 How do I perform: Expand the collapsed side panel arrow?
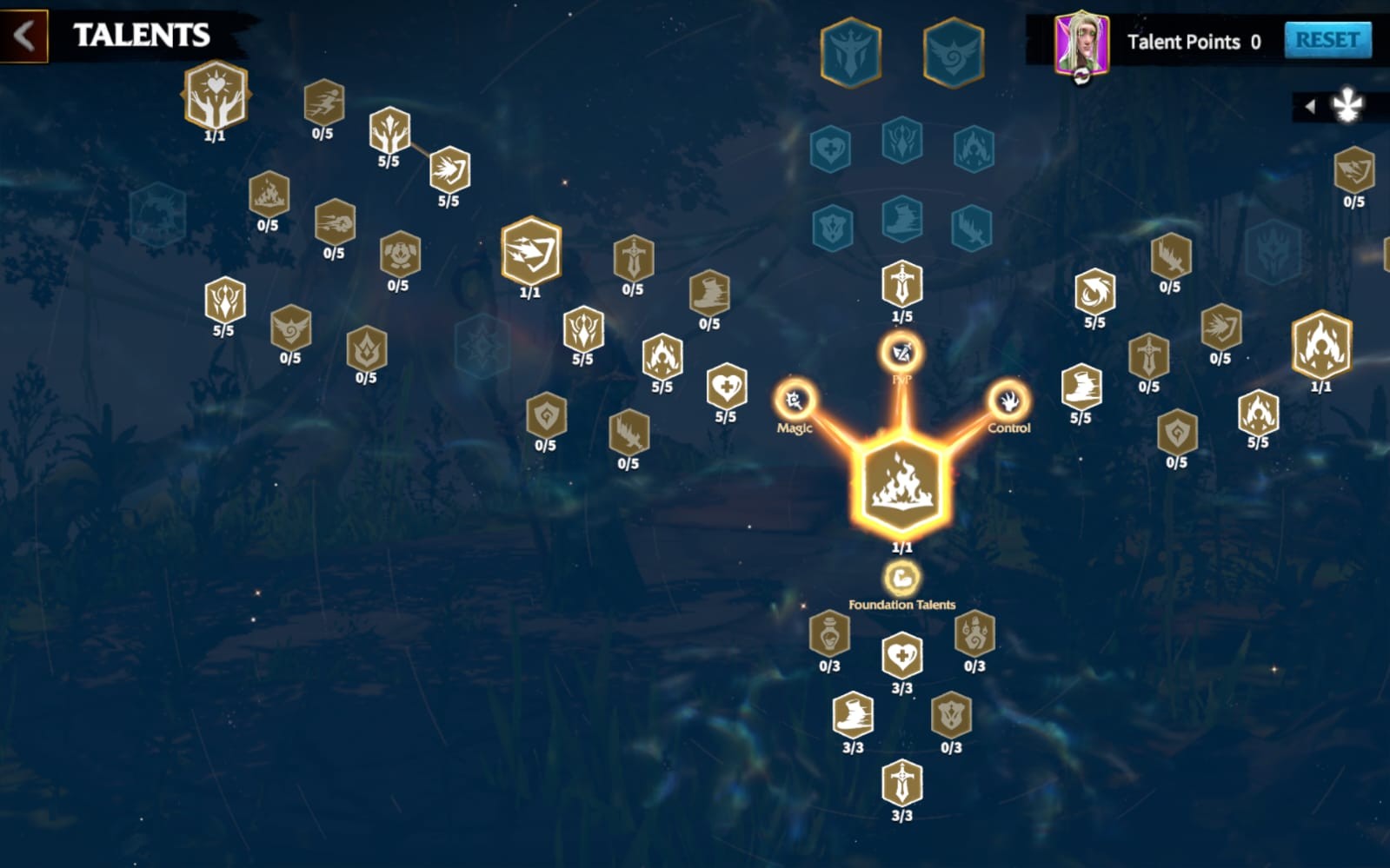[1310, 106]
